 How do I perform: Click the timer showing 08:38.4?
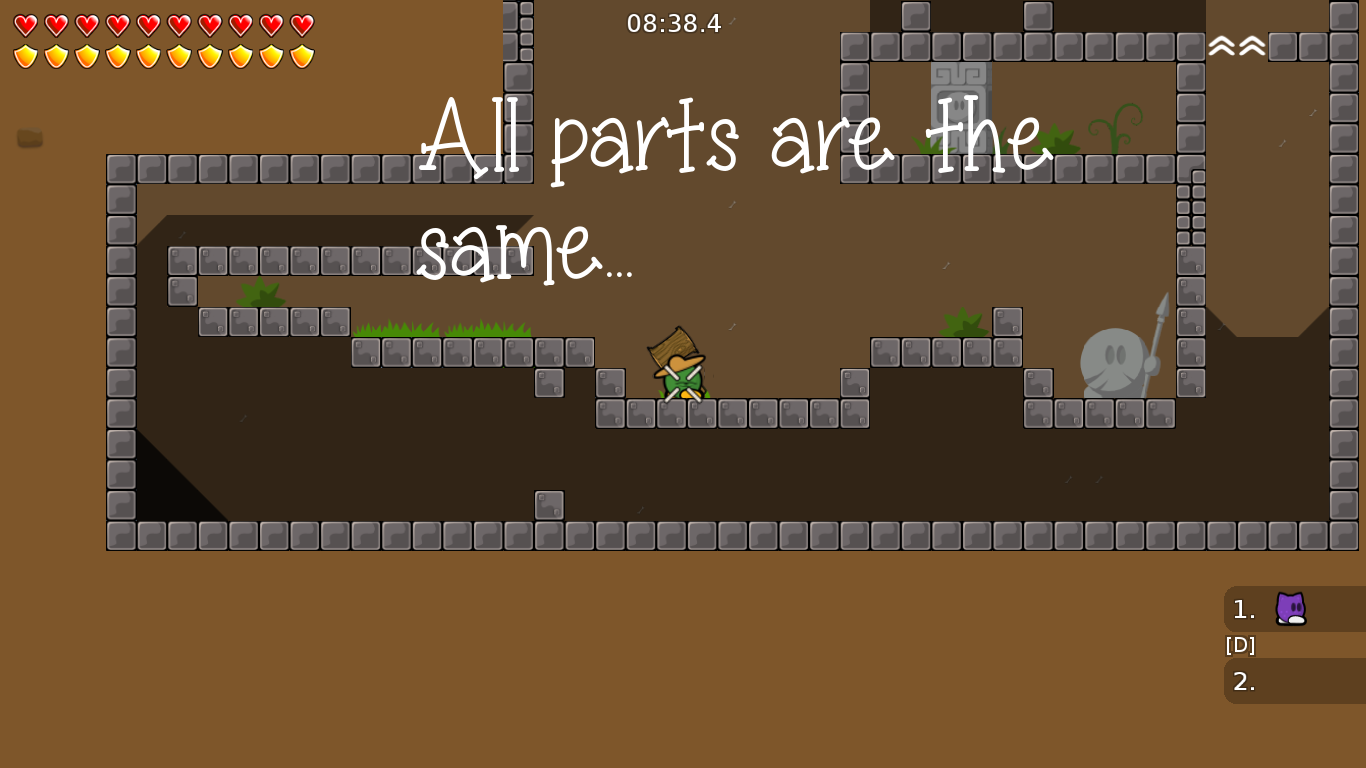(675, 23)
